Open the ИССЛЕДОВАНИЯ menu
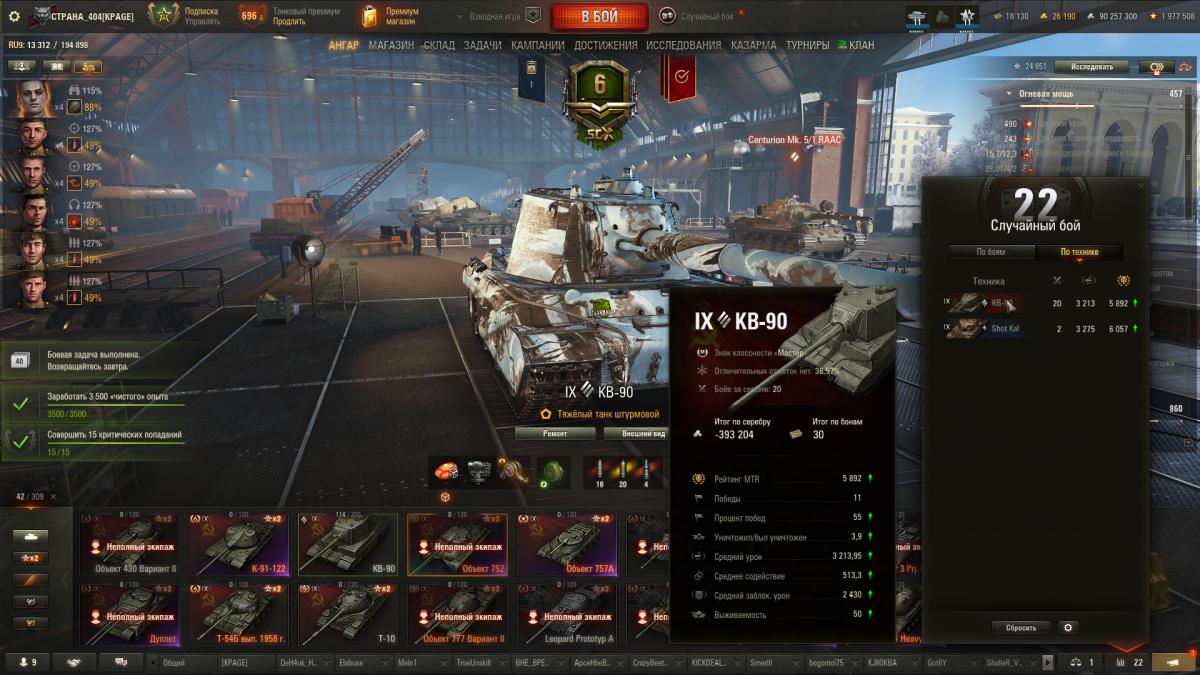This screenshot has width=1200, height=675. 683,45
